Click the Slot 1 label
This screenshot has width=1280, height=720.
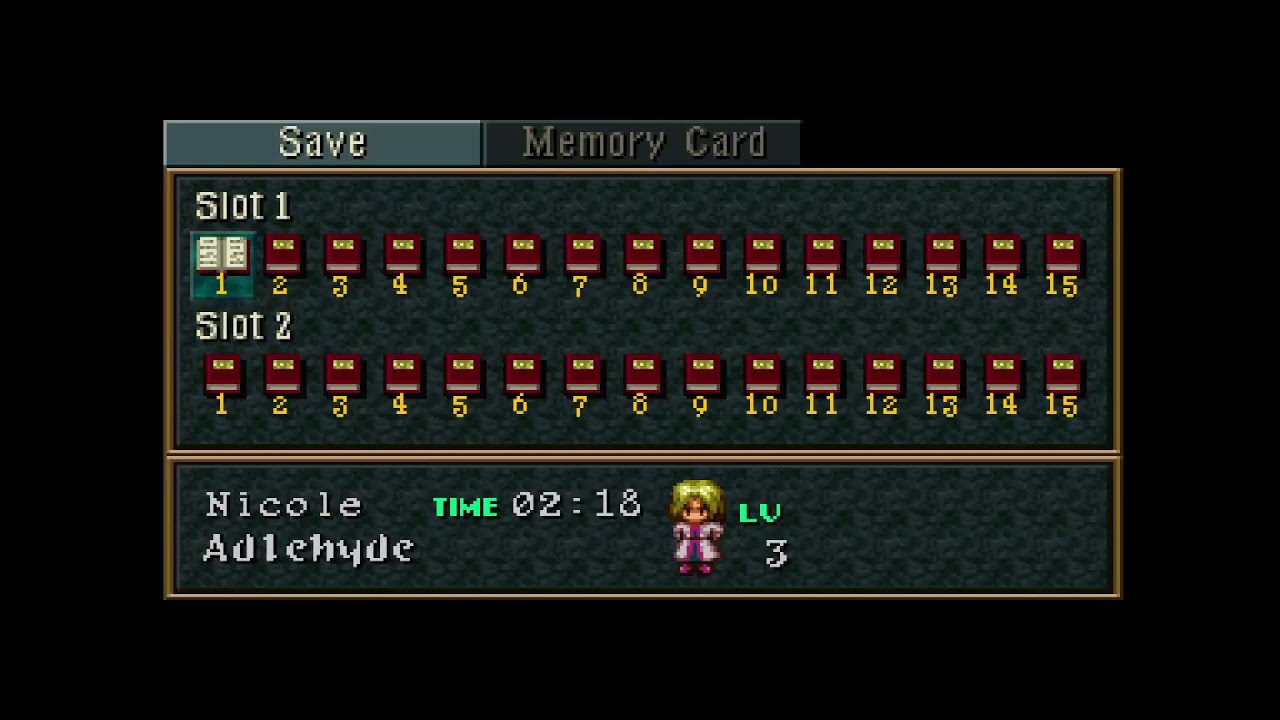click(242, 206)
